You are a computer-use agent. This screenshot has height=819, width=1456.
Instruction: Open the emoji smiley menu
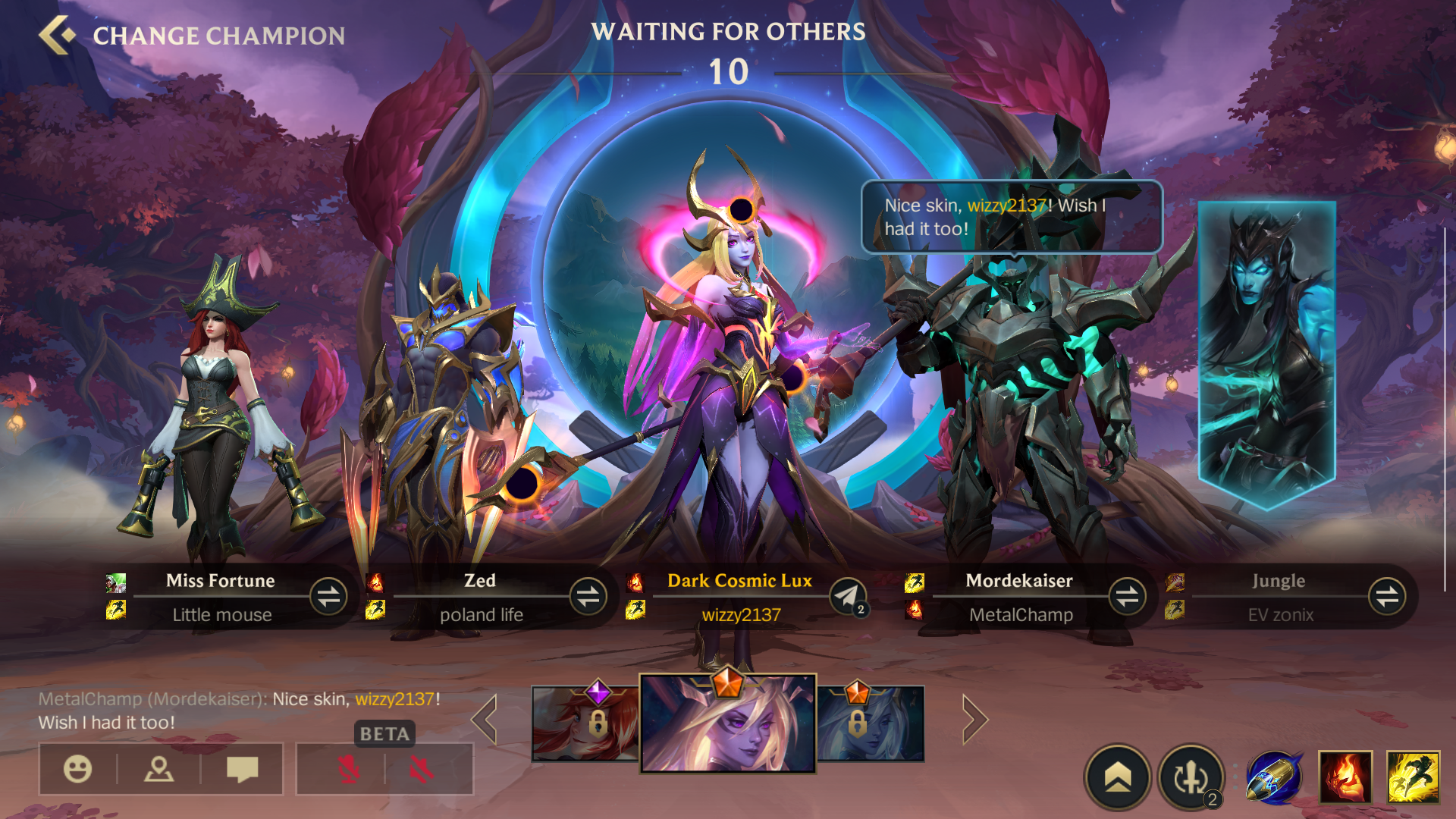point(77,769)
